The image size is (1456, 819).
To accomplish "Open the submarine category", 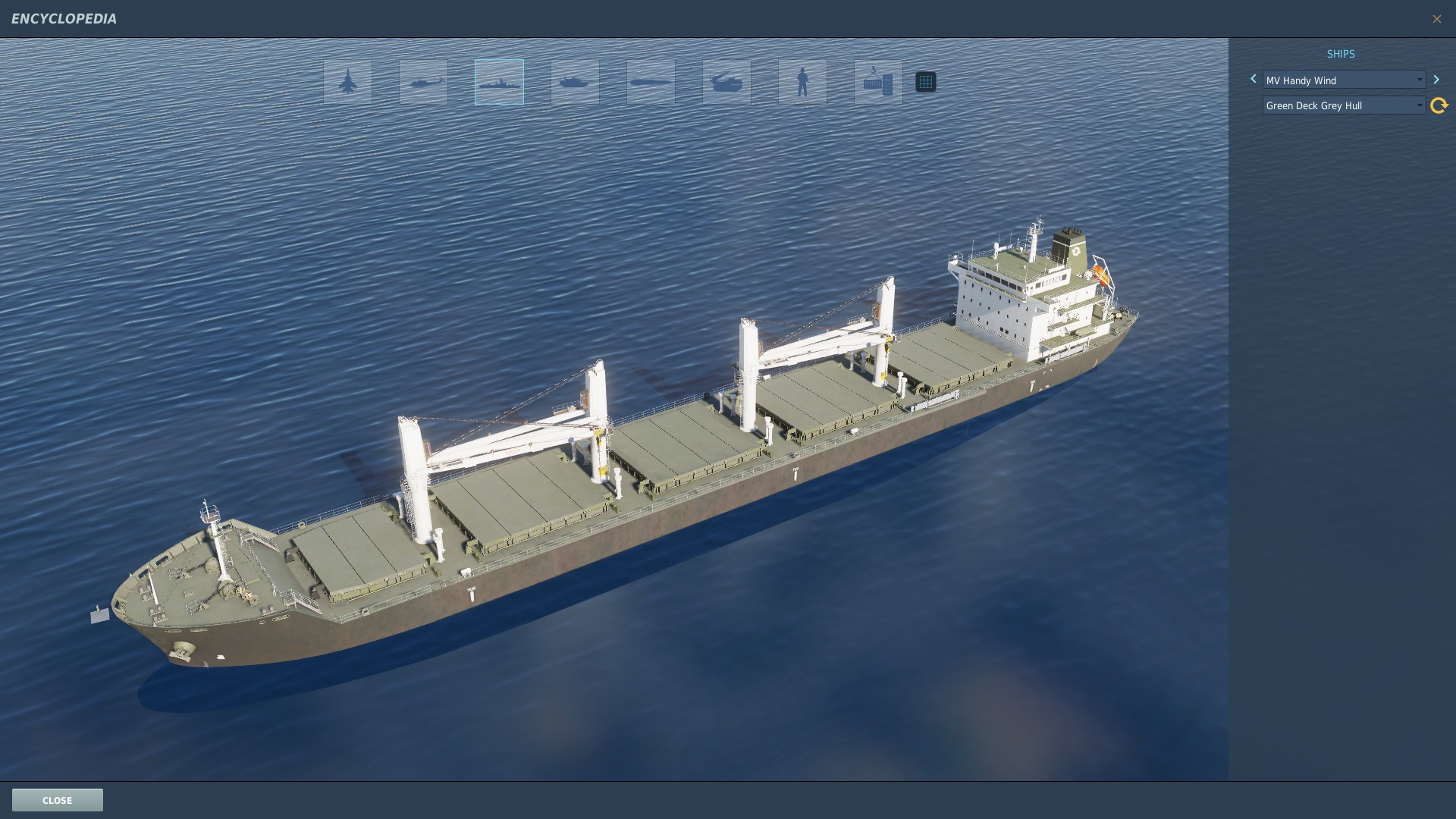I will tap(650, 82).
